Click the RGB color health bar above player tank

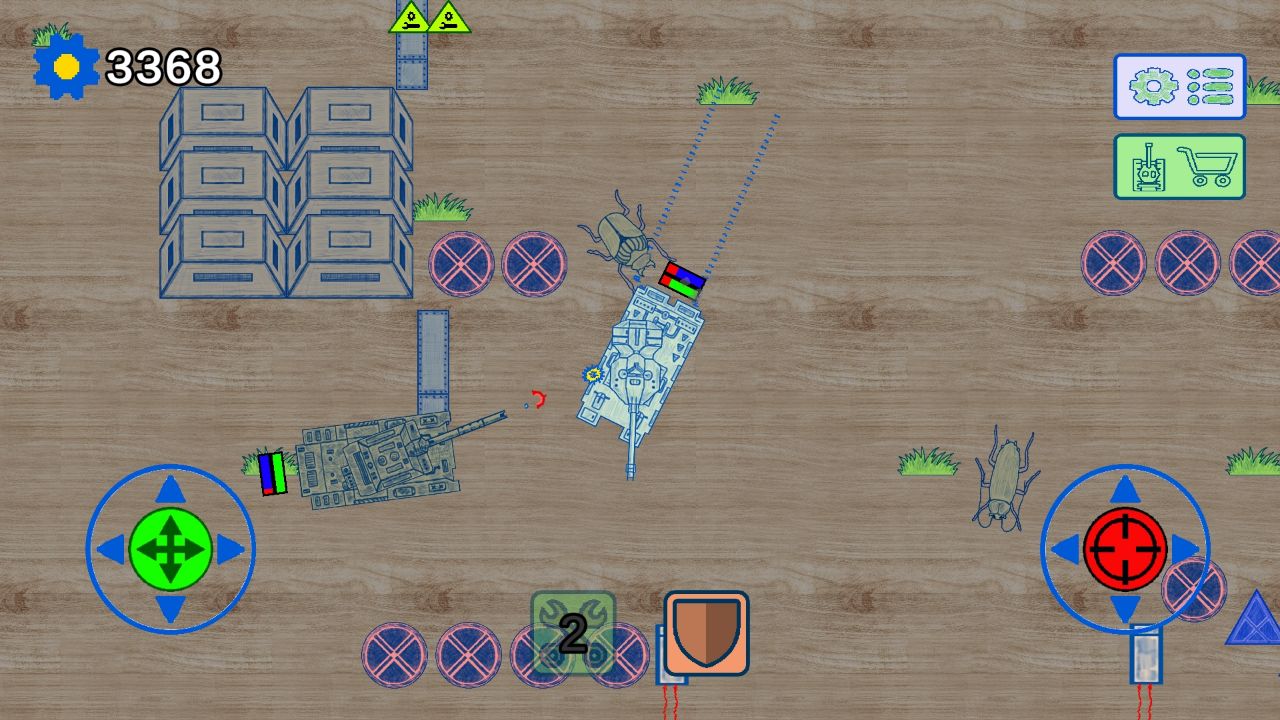point(681,279)
